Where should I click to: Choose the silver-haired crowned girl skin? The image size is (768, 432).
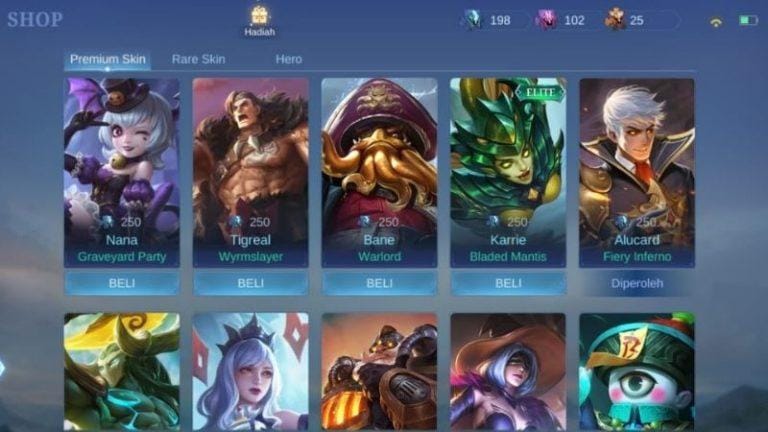251,371
